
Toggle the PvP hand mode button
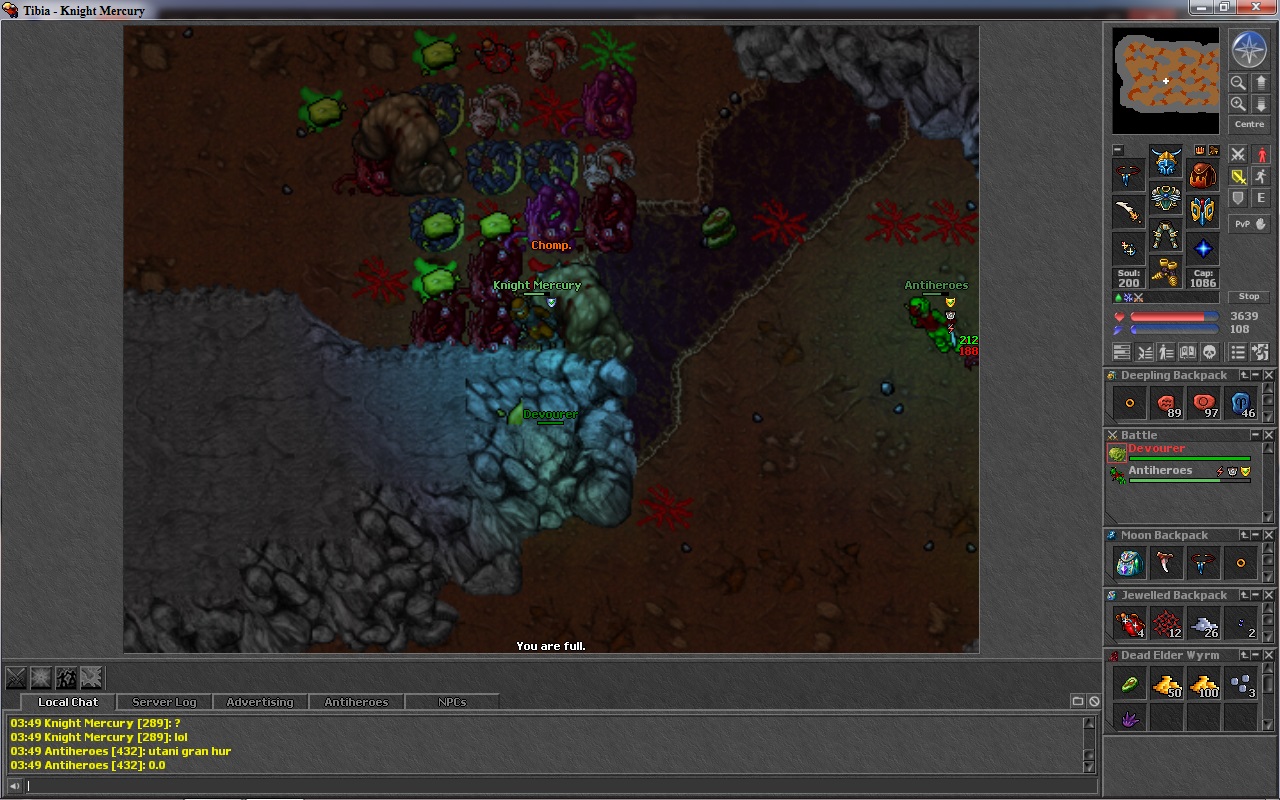[1249, 224]
